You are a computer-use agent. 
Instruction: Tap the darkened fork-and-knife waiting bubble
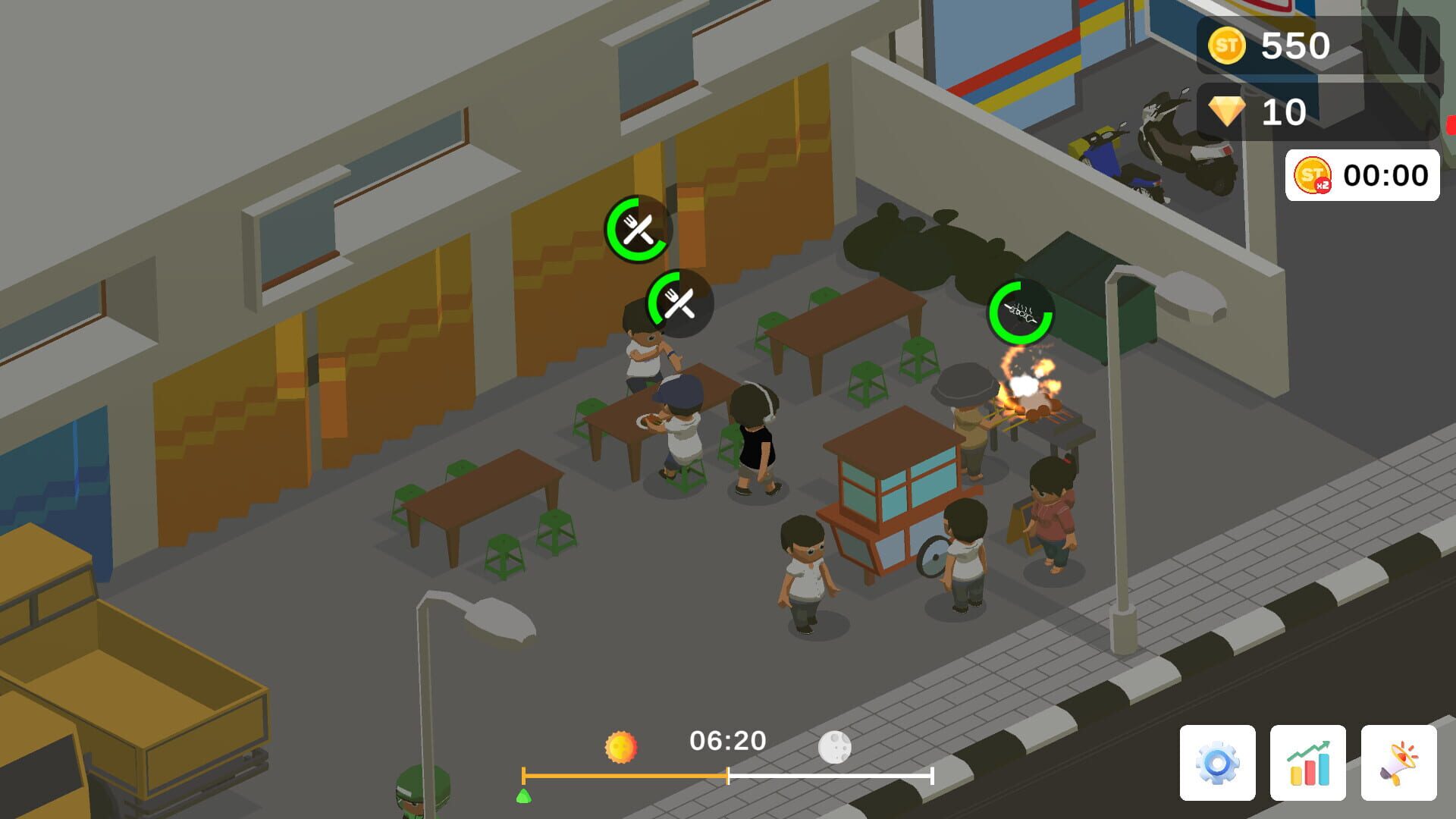click(680, 303)
